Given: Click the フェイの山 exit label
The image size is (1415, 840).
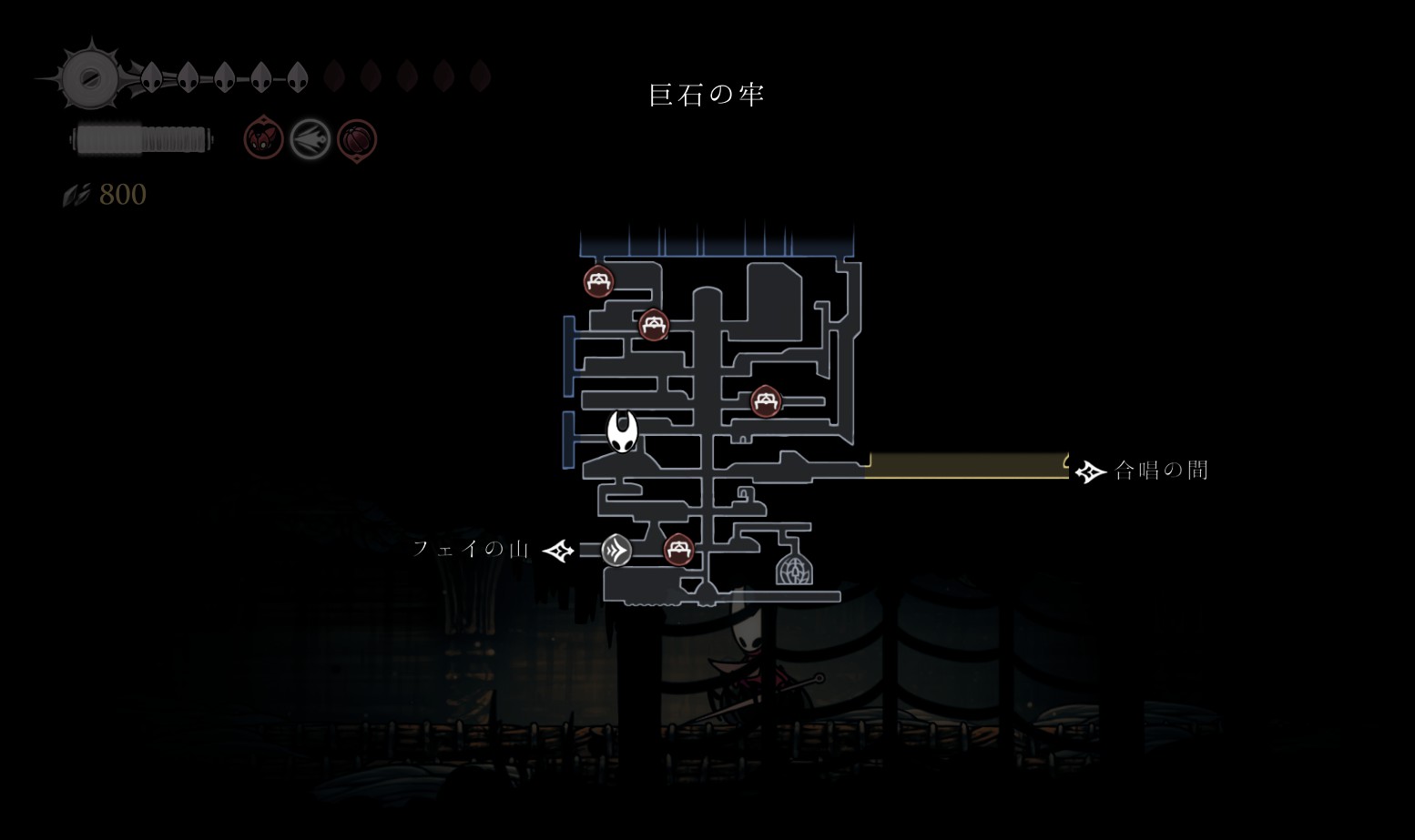Looking at the screenshot, I should [x=471, y=549].
